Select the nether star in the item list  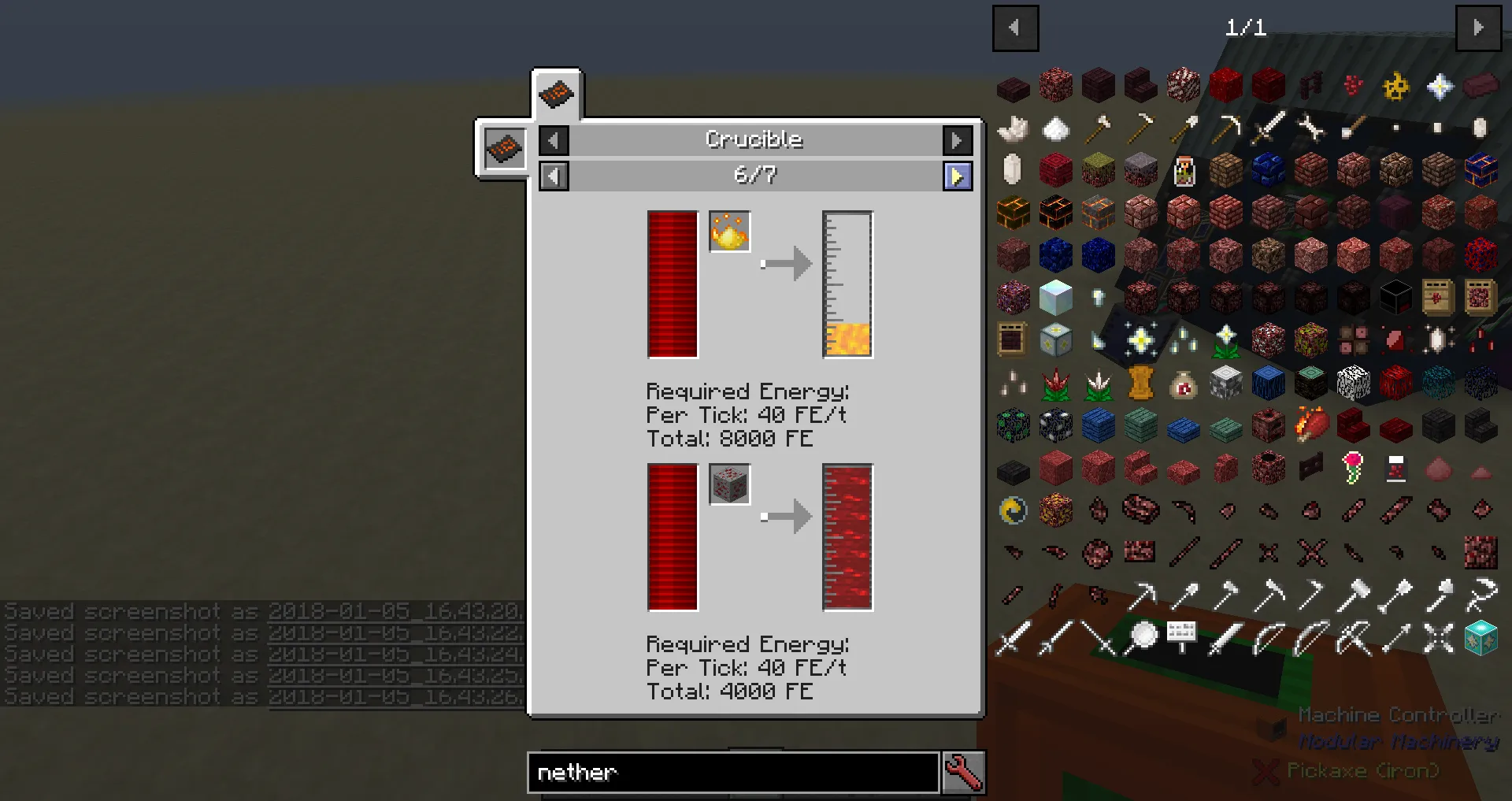(x=1438, y=85)
